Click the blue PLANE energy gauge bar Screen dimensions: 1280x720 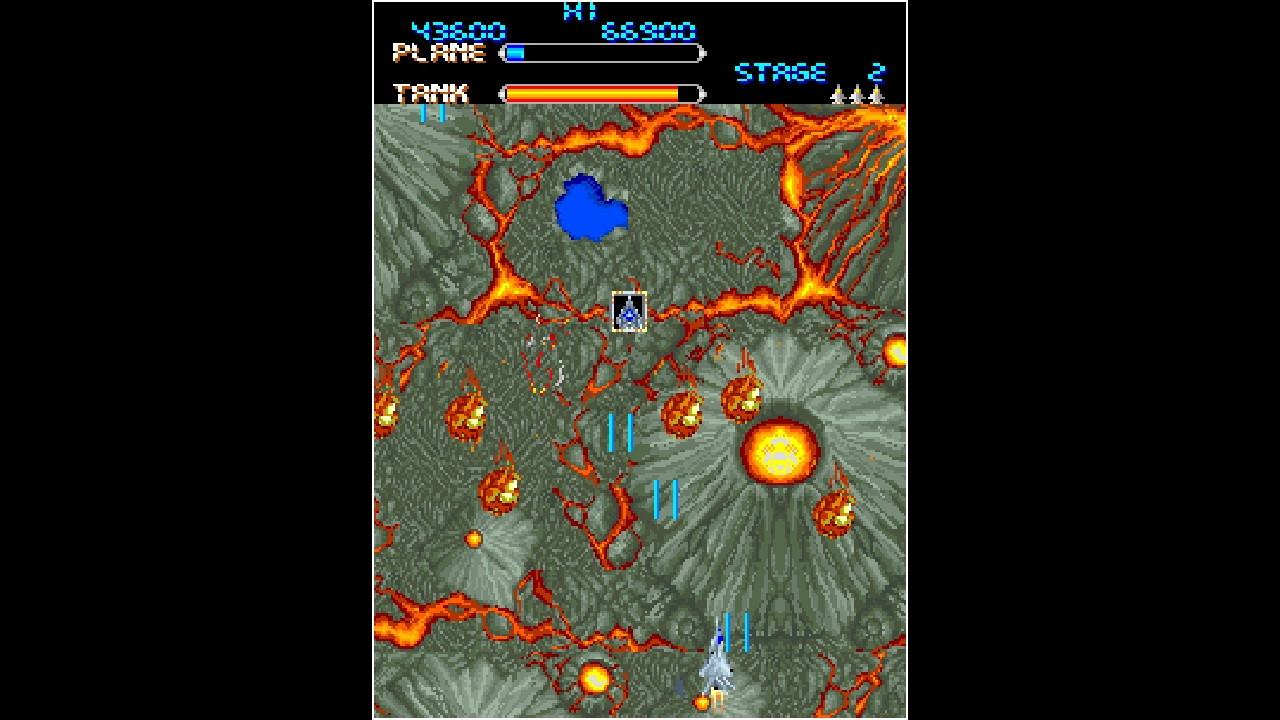tap(516, 52)
